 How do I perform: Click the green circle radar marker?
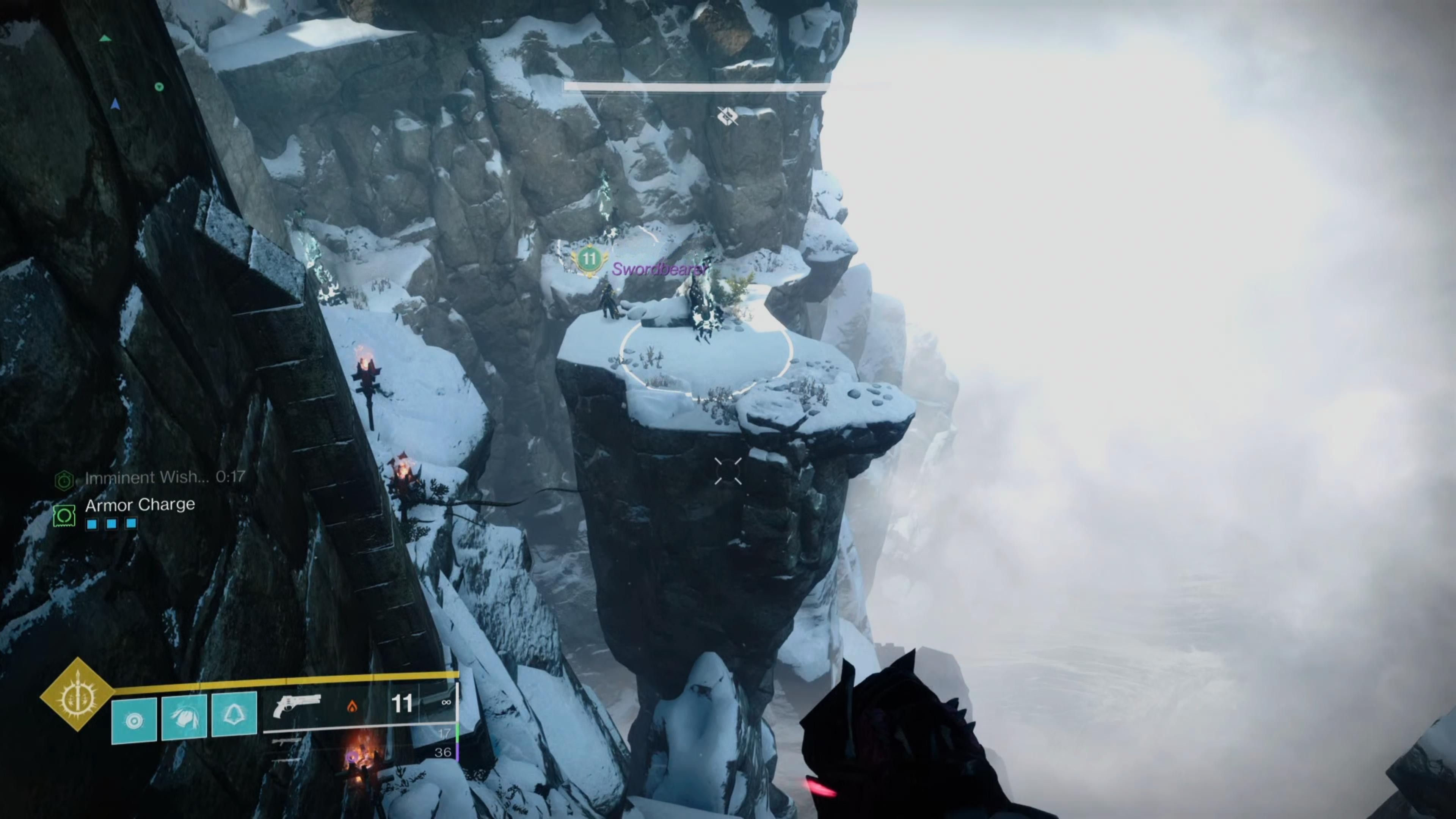[159, 86]
